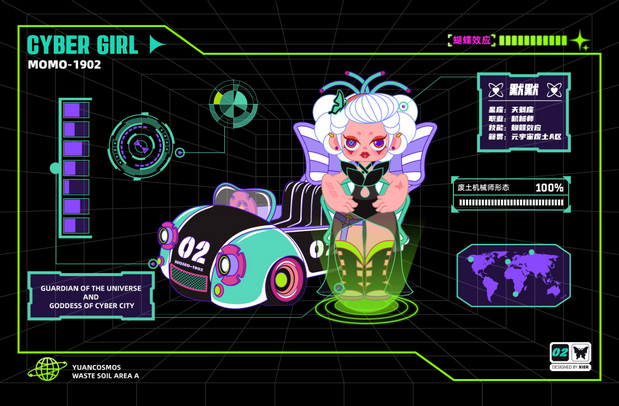The width and height of the screenshot is (619, 406).
Task: Select the 默默 character profile panel
Action: click(x=523, y=111)
